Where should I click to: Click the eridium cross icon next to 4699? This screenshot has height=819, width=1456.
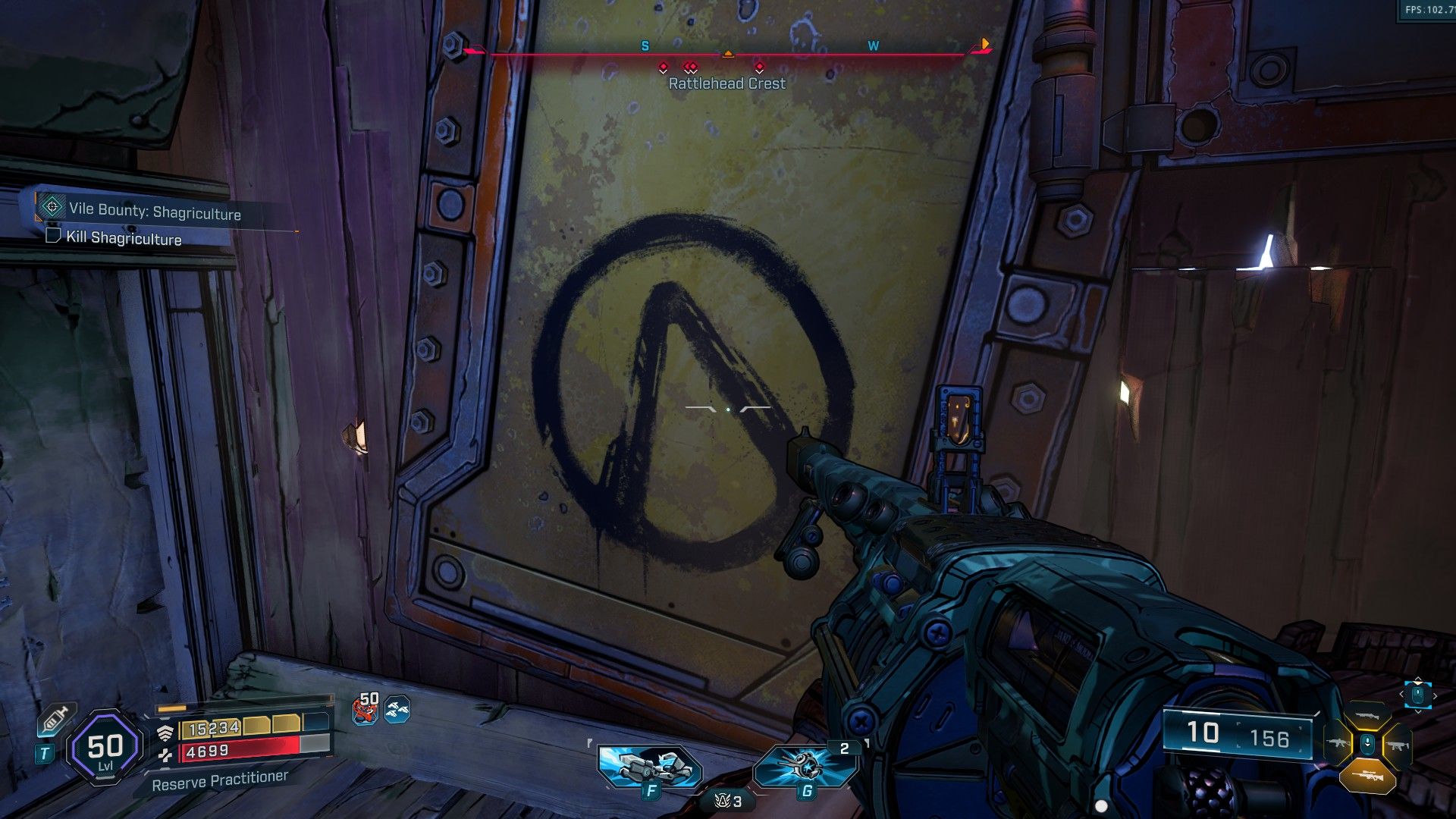tap(165, 755)
